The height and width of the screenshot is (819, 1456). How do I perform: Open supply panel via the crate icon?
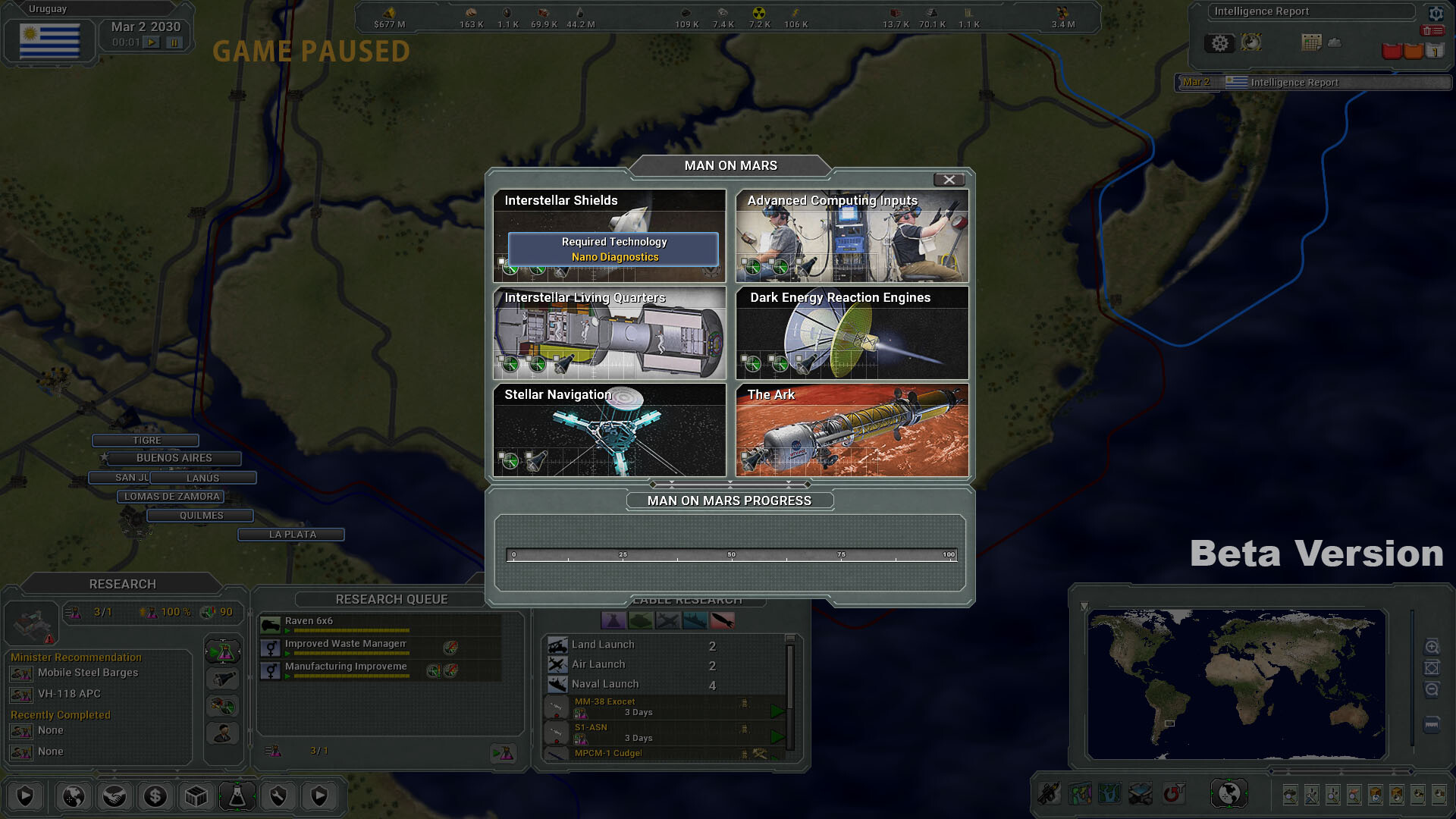[x=196, y=796]
